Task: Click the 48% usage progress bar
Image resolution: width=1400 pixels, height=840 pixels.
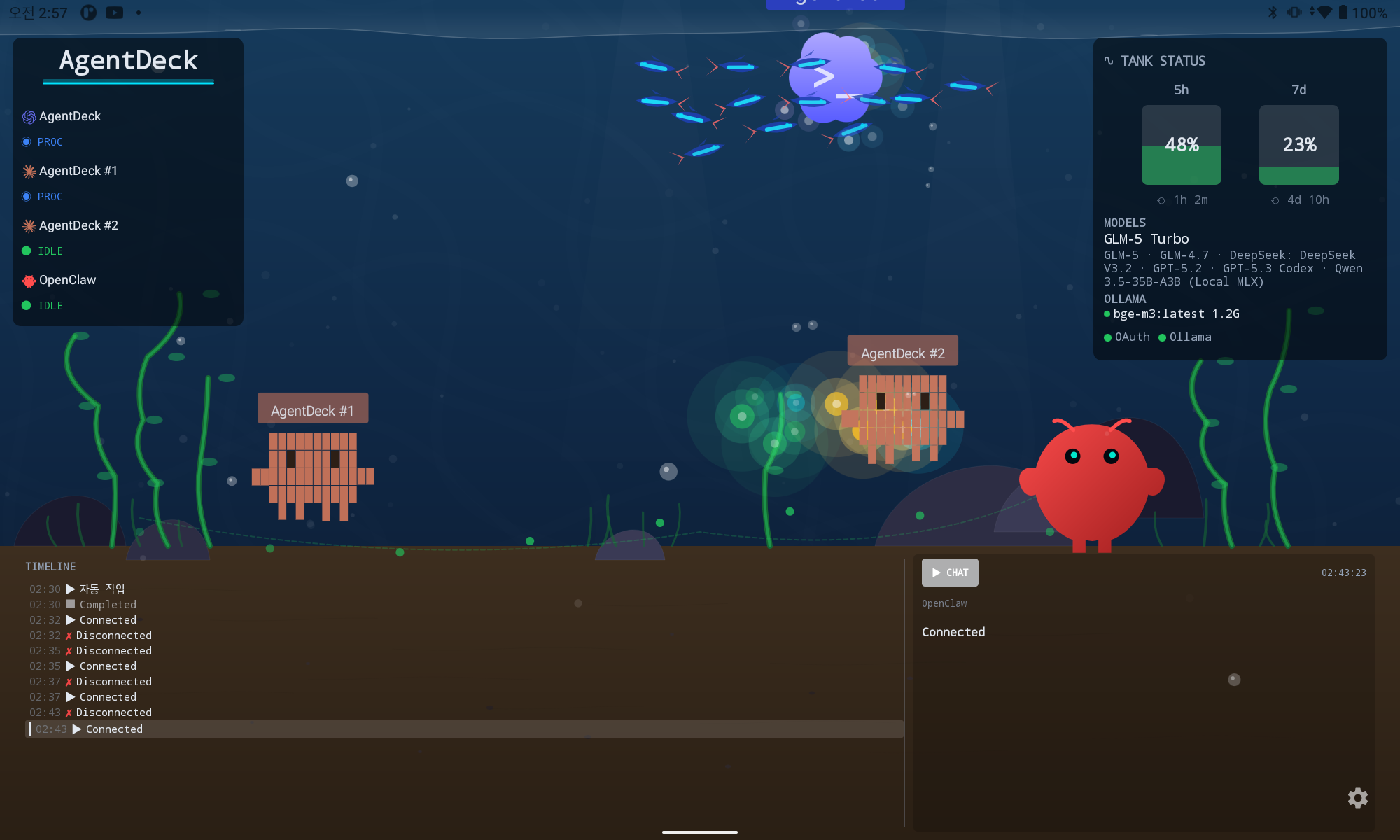Action: pyautogui.click(x=1181, y=145)
